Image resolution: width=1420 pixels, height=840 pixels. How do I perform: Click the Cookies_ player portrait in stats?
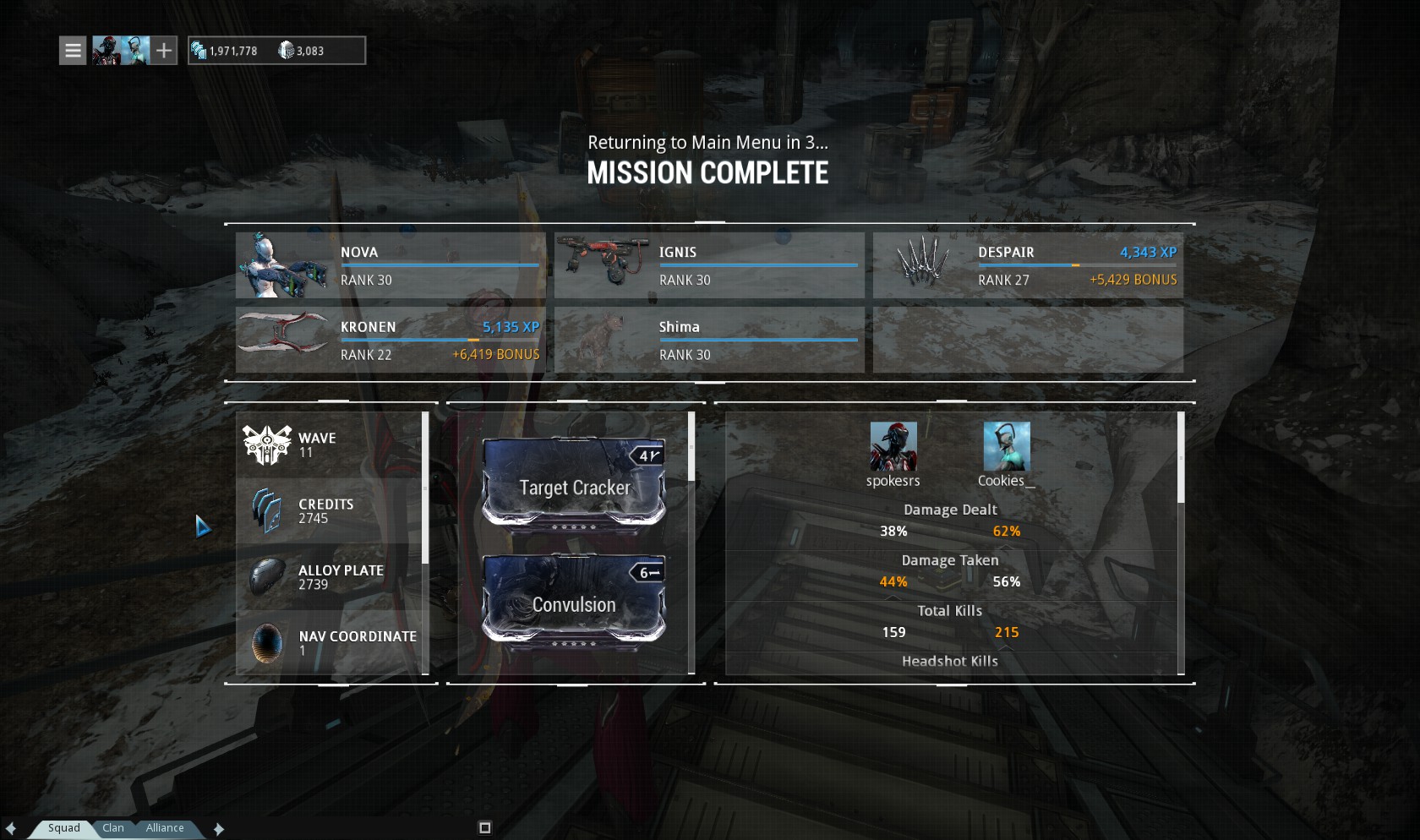[x=1007, y=447]
